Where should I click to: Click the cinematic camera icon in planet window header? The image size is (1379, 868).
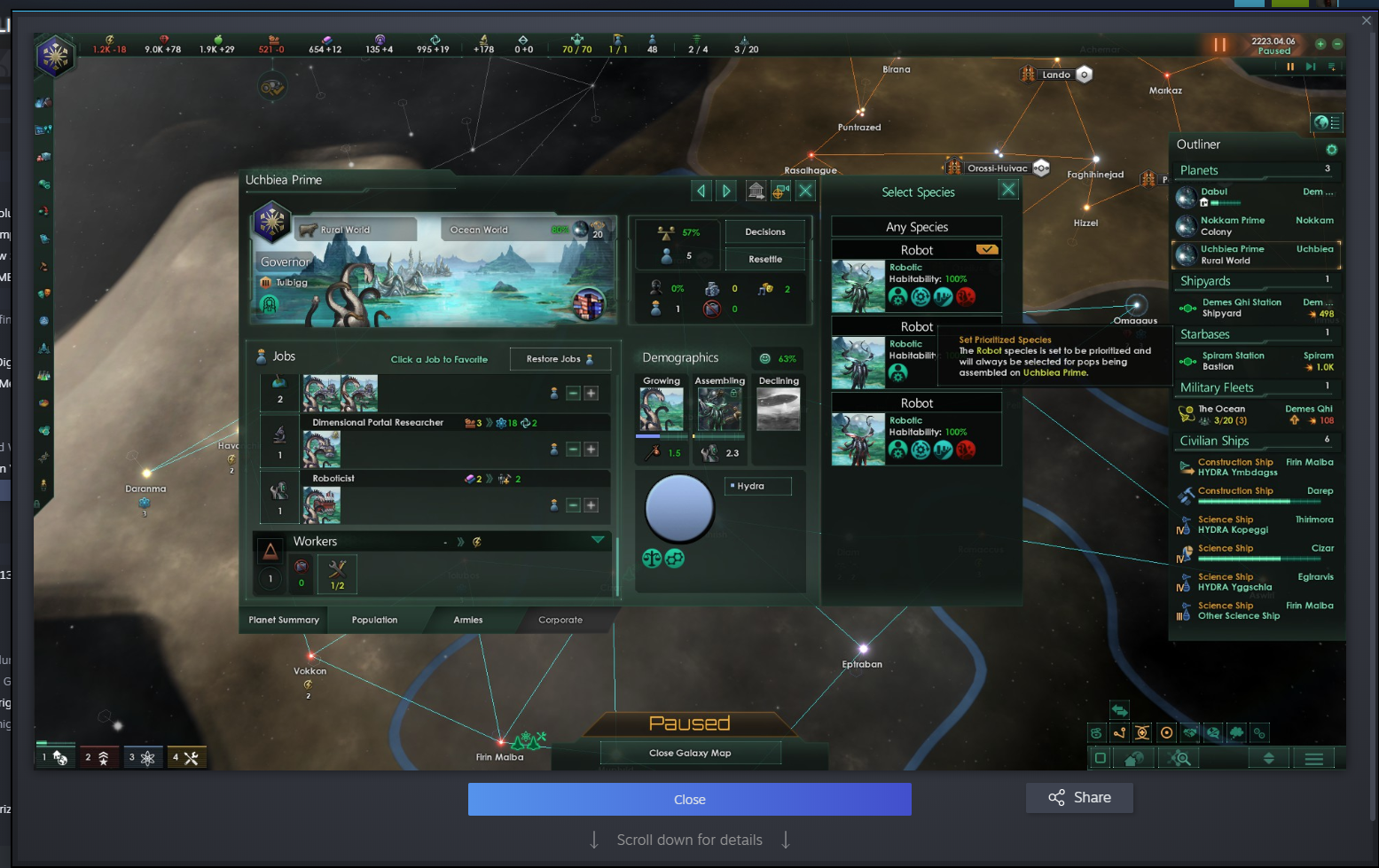click(x=780, y=191)
